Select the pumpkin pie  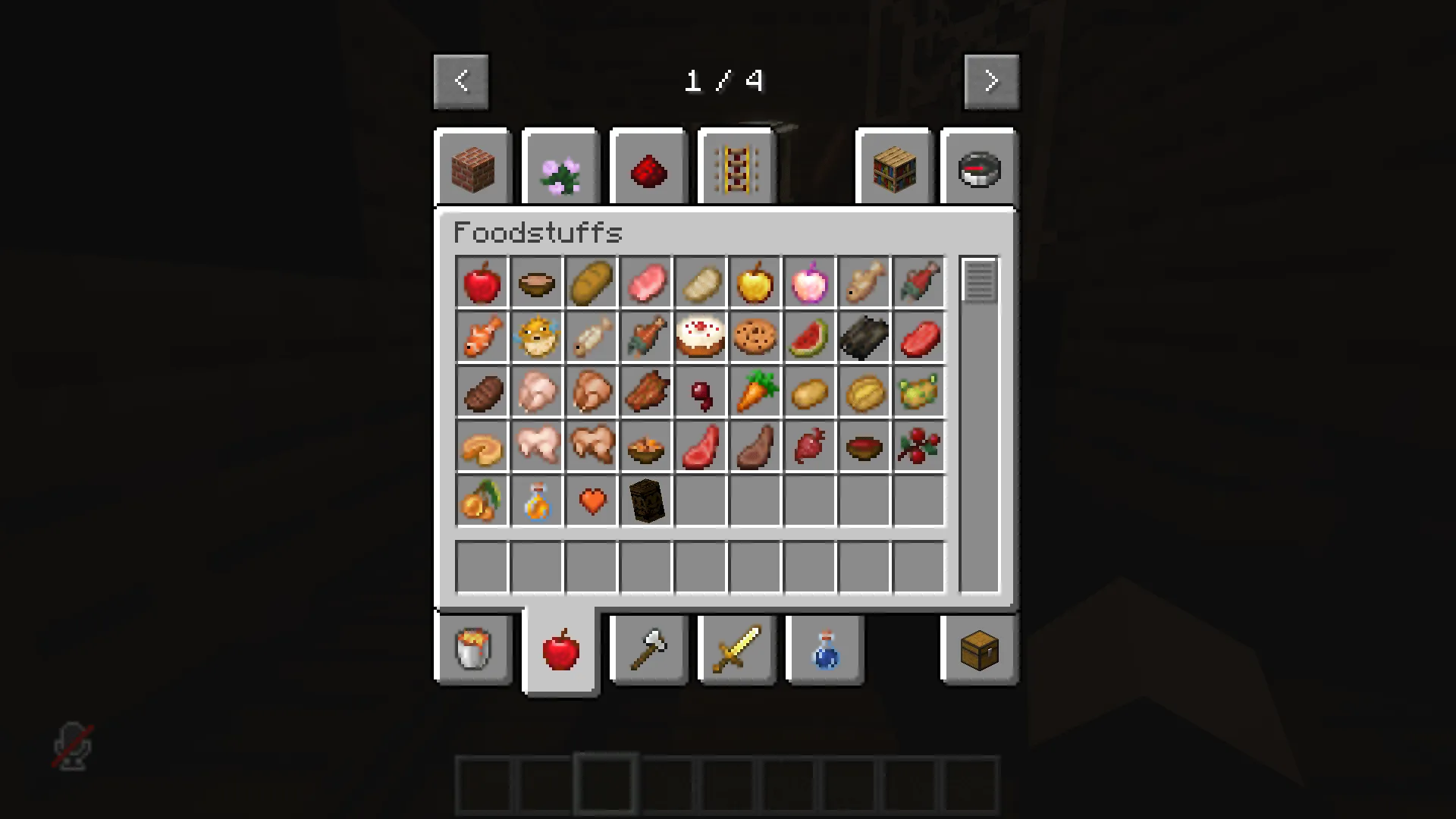482,446
